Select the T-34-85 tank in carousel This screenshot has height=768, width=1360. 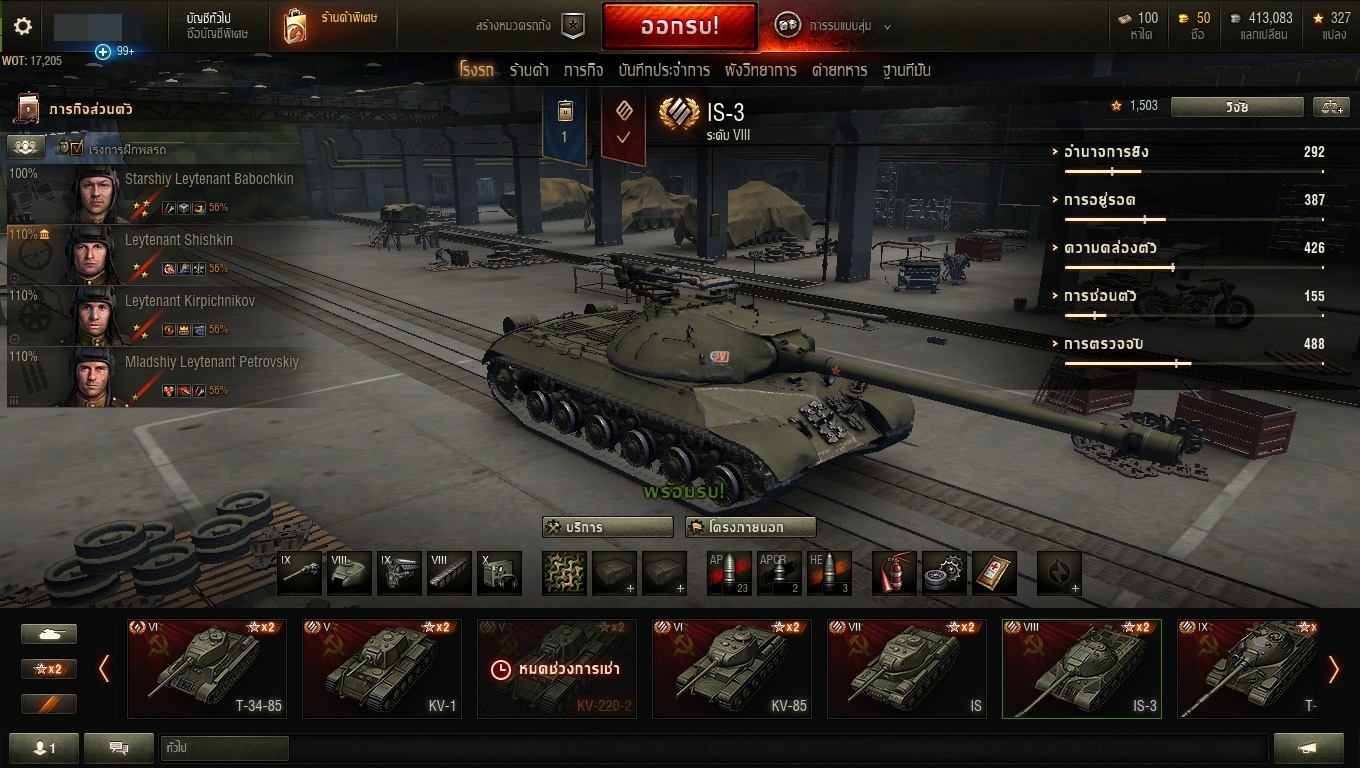[x=207, y=668]
